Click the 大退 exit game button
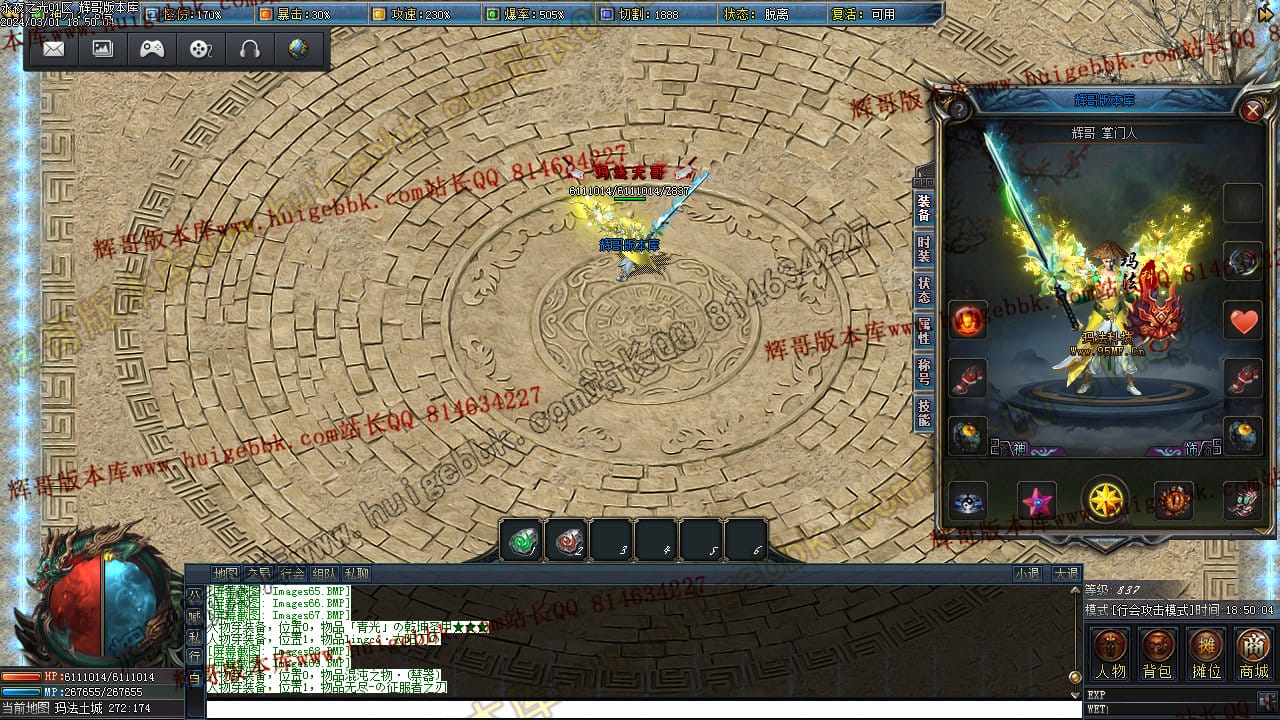 point(1065,574)
